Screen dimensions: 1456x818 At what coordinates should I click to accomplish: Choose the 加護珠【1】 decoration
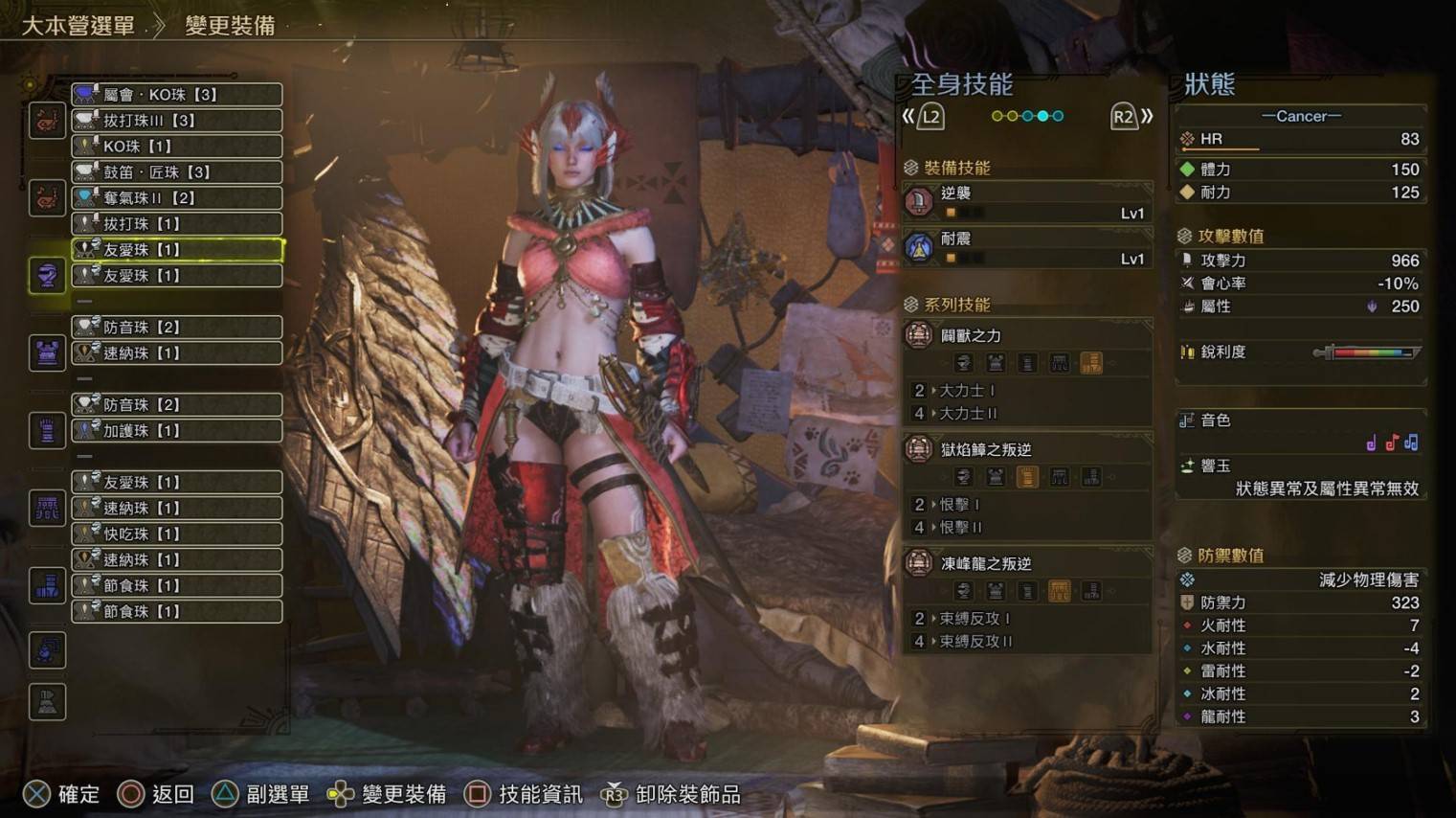pyautogui.click(x=177, y=431)
